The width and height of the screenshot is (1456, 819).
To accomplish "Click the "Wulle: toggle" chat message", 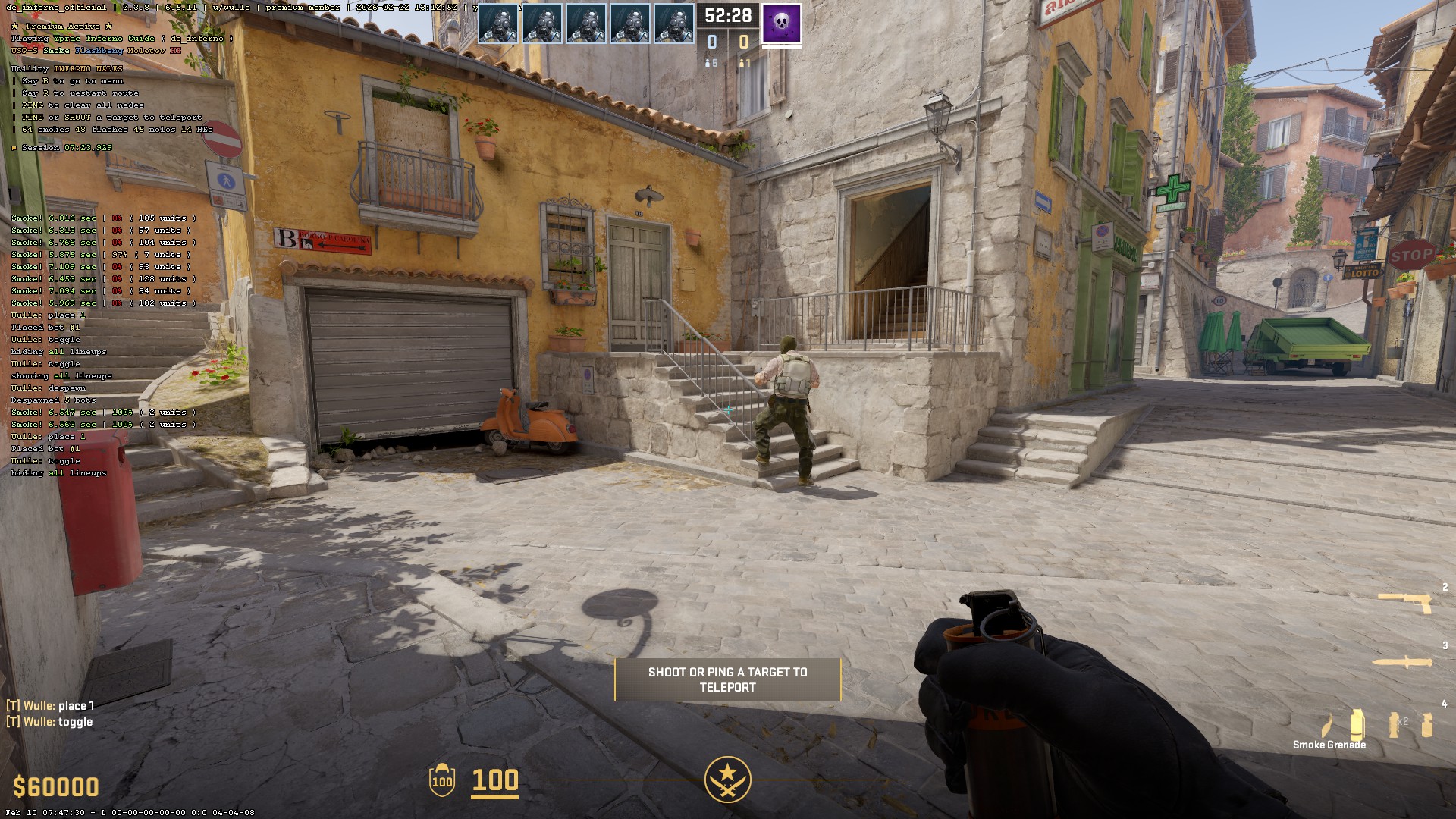I will pos(50,721).
